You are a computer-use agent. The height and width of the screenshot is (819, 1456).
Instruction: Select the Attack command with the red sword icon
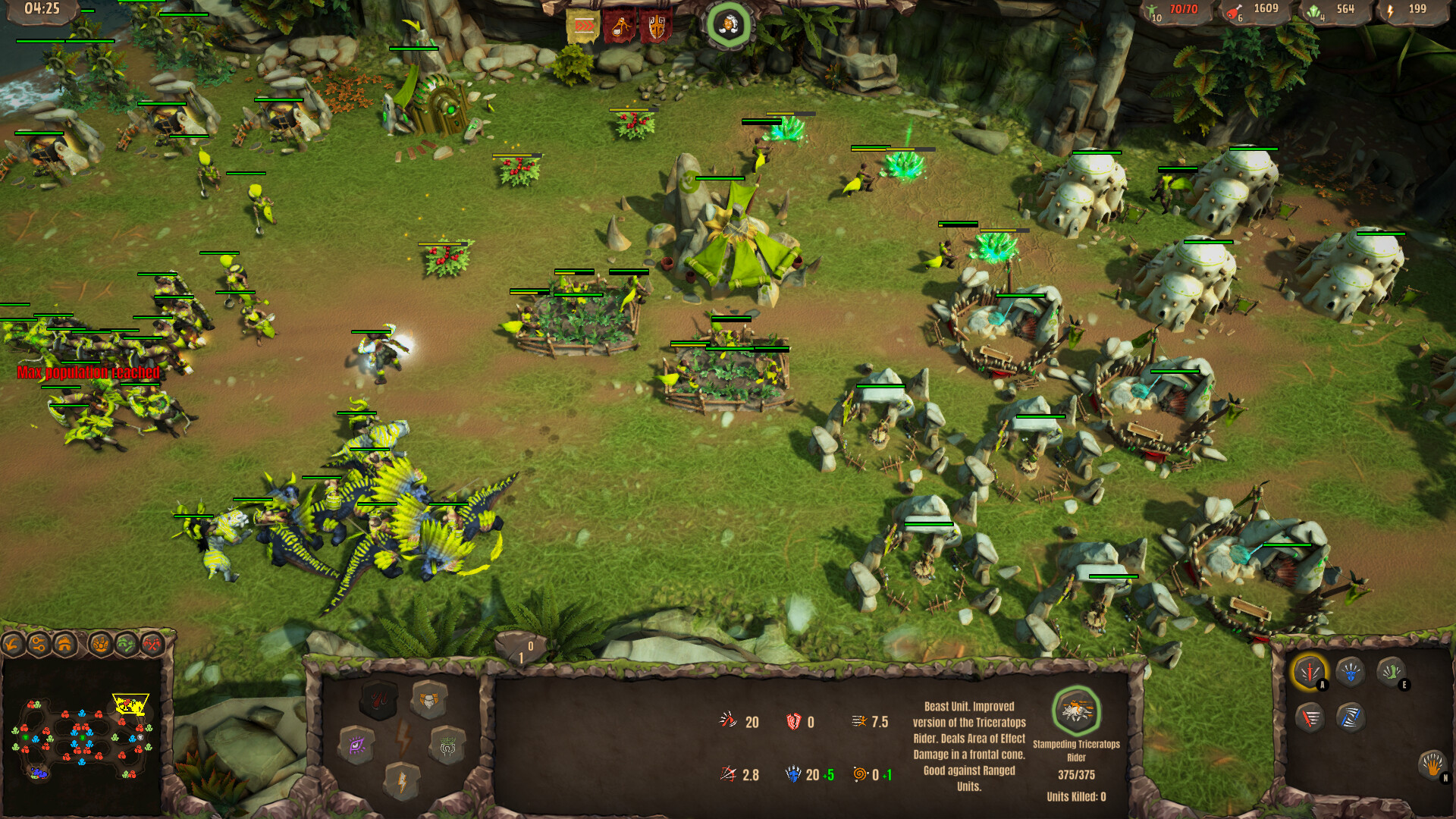click(1310, 670)
